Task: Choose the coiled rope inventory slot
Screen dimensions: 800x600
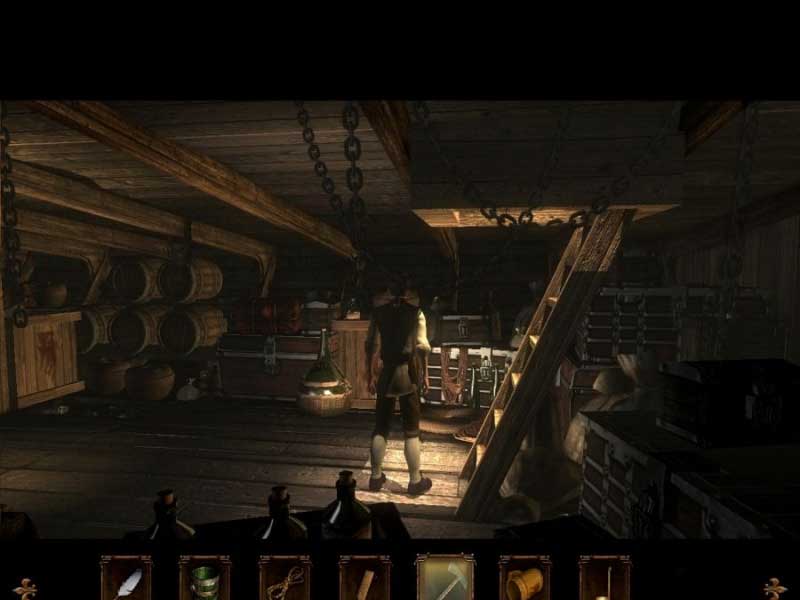Action: [x=285, y=580]
